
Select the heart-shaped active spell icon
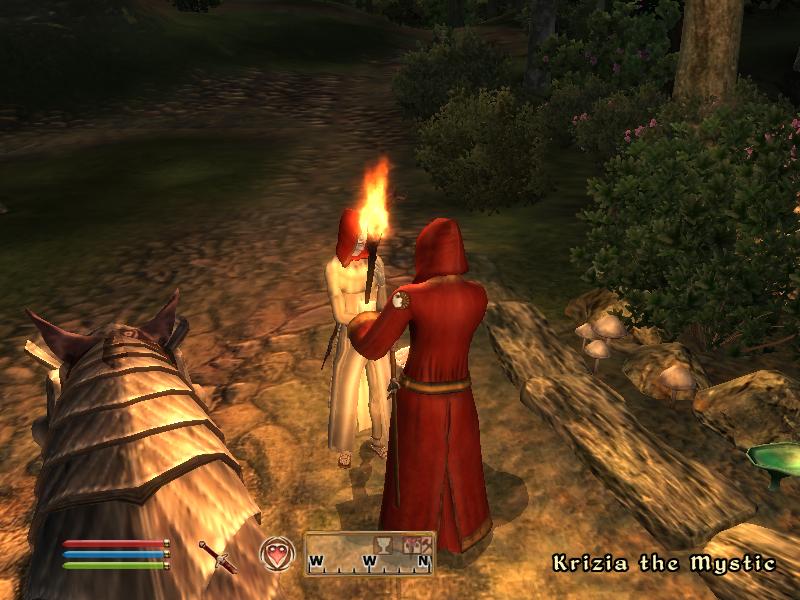[276, 554]
